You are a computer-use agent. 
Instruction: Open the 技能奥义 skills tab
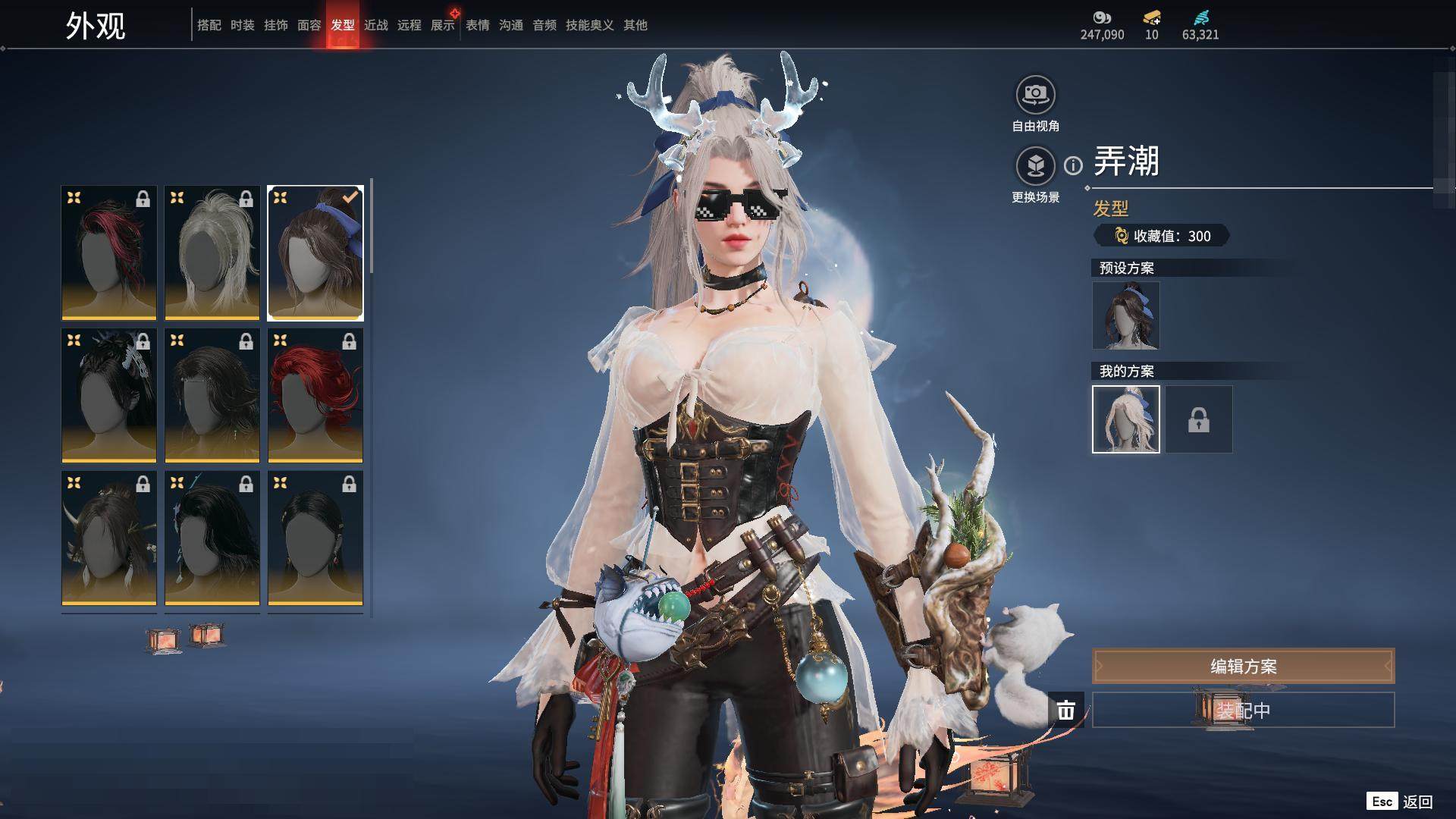click(x=590, y=25)
